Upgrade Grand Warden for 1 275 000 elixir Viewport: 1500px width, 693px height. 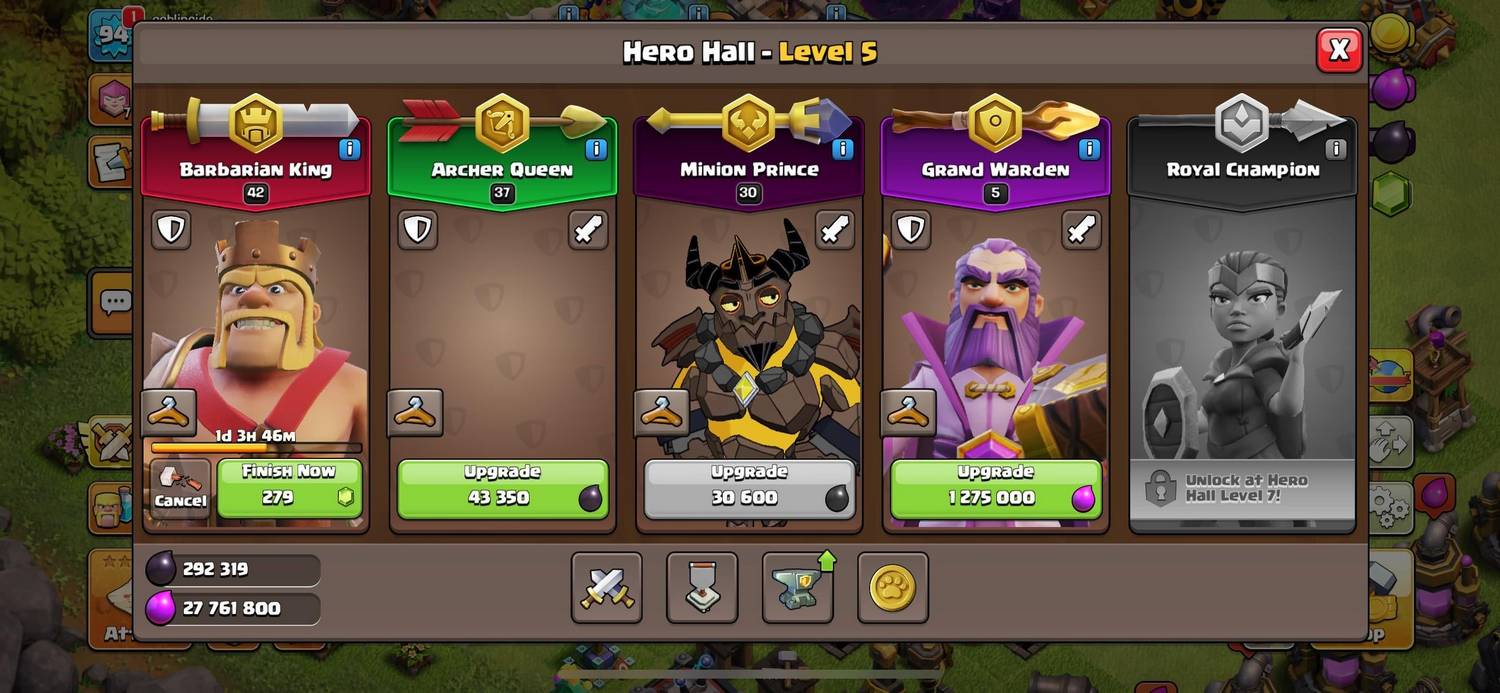(x=995, y=488)
